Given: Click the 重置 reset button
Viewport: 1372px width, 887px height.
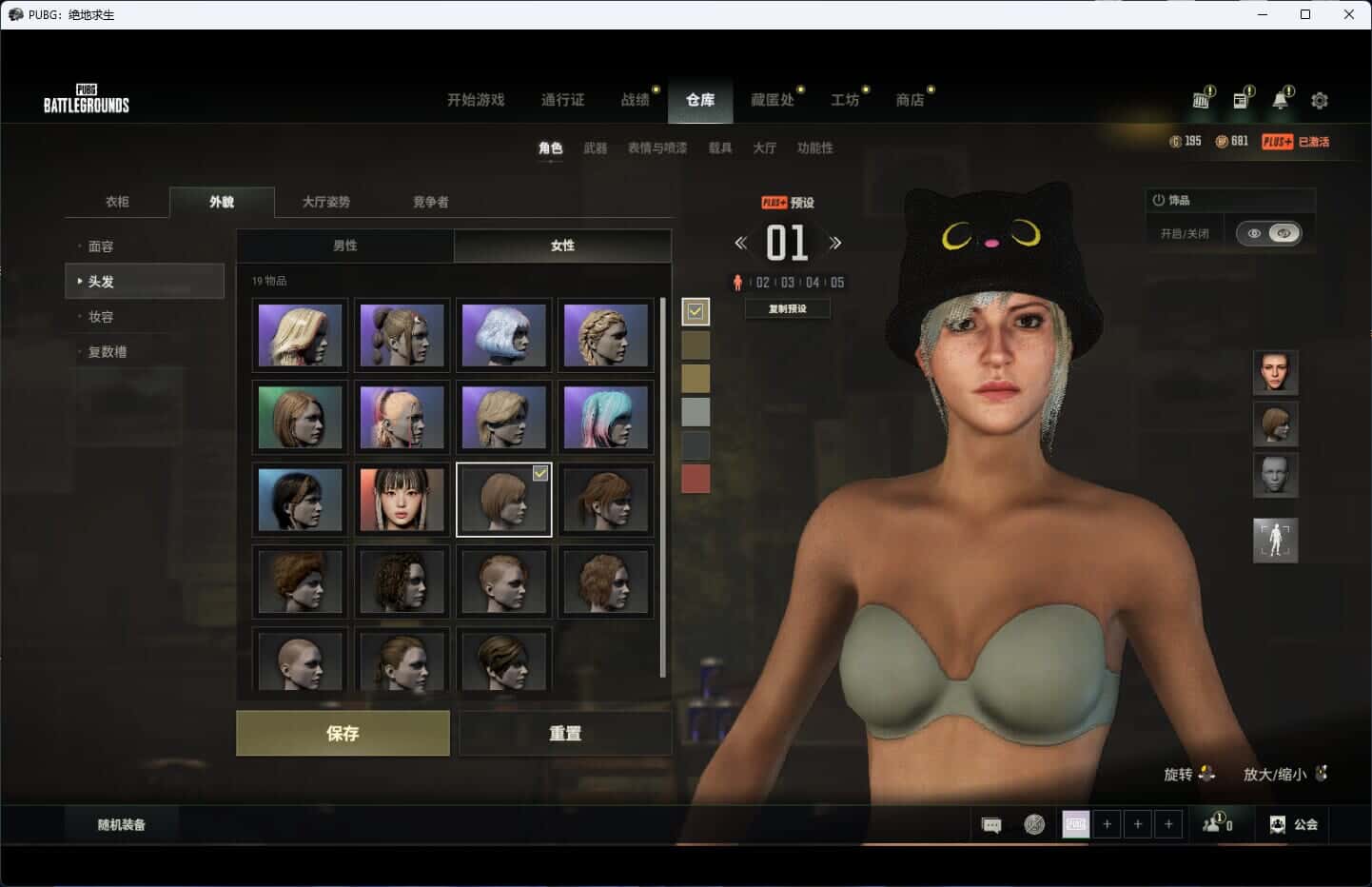Looking at the screenshot, I should pos(565,733).
